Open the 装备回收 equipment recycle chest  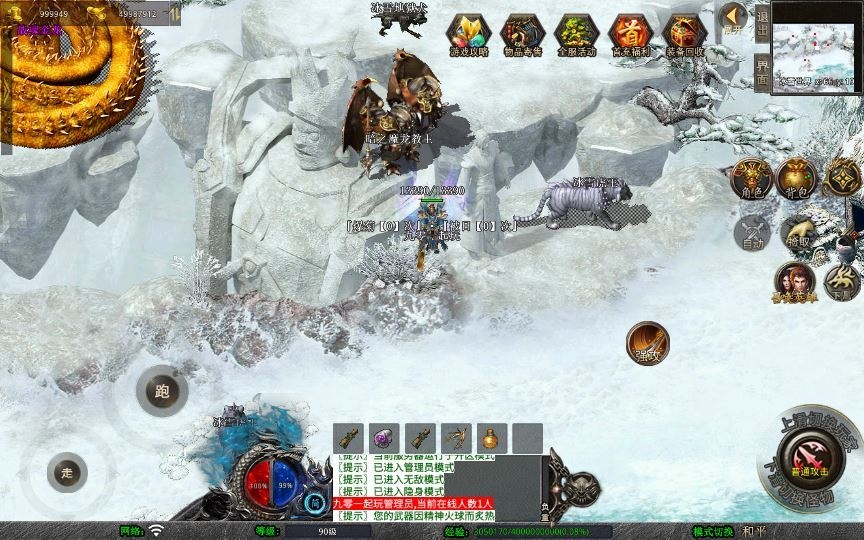[x=684, y=34]
